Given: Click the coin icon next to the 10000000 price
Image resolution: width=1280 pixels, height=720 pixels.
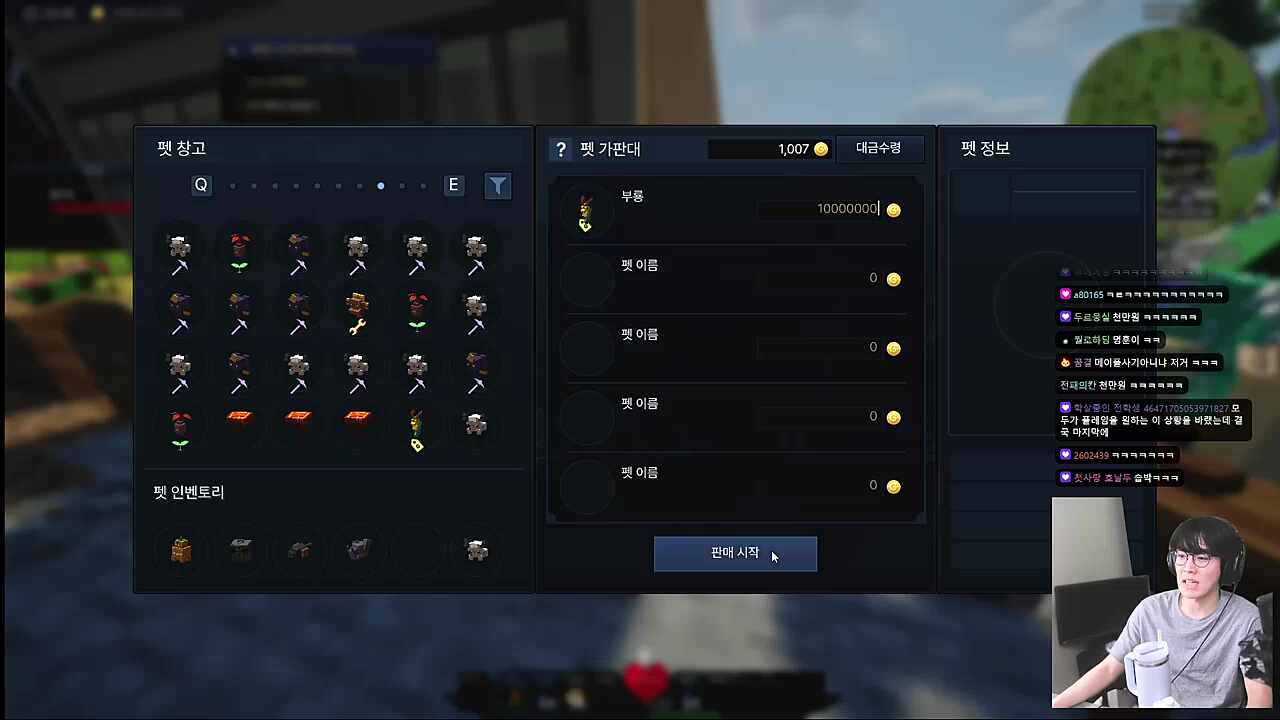Looking at the screenshot, I should [893, 209].
